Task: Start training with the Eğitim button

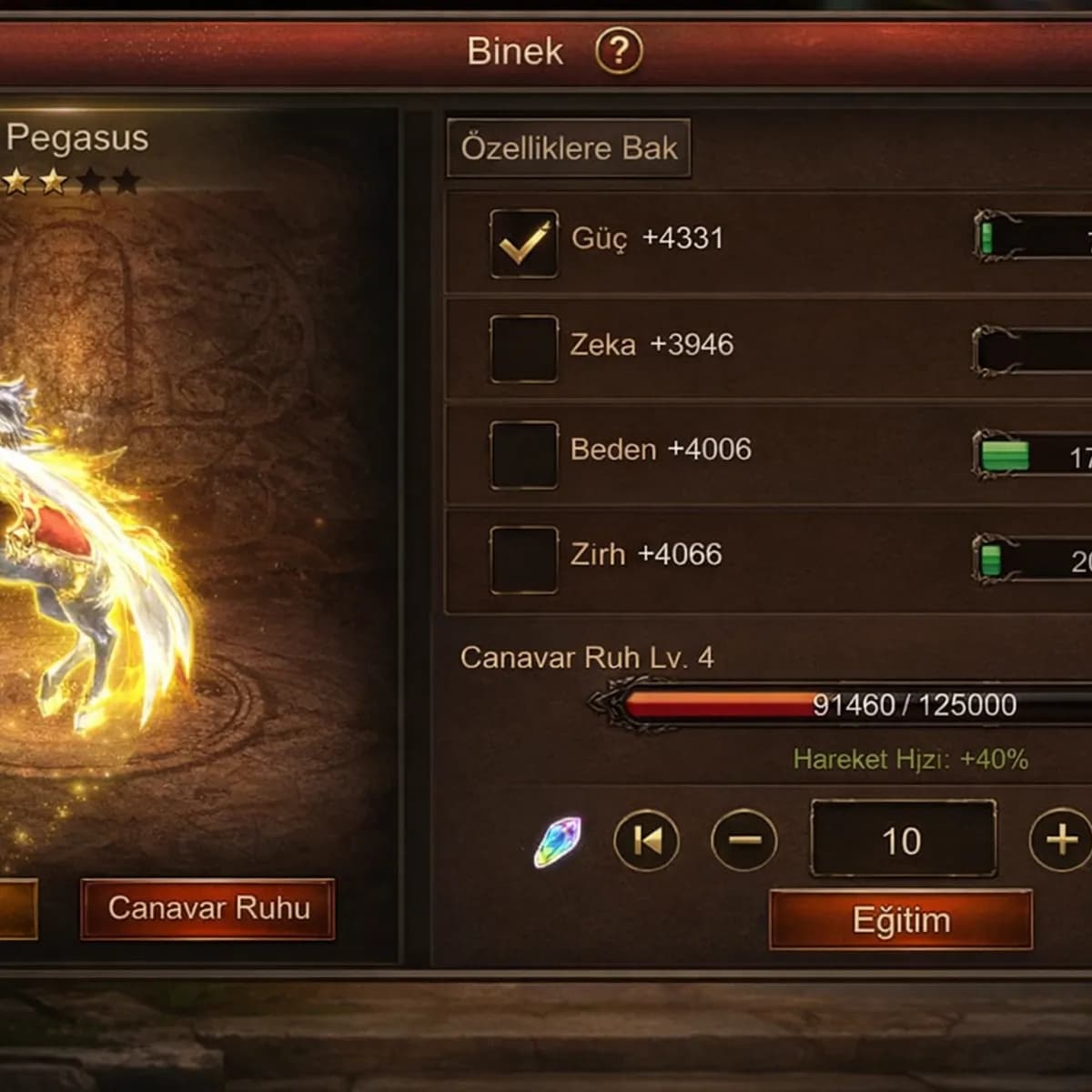Action: (901, 920)
